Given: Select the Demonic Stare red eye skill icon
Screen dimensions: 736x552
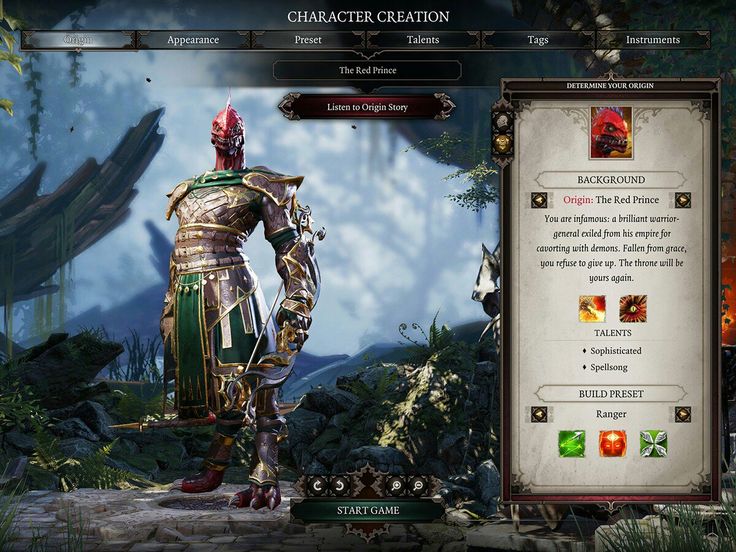Looking at the screenshot, I should [632, 308].
